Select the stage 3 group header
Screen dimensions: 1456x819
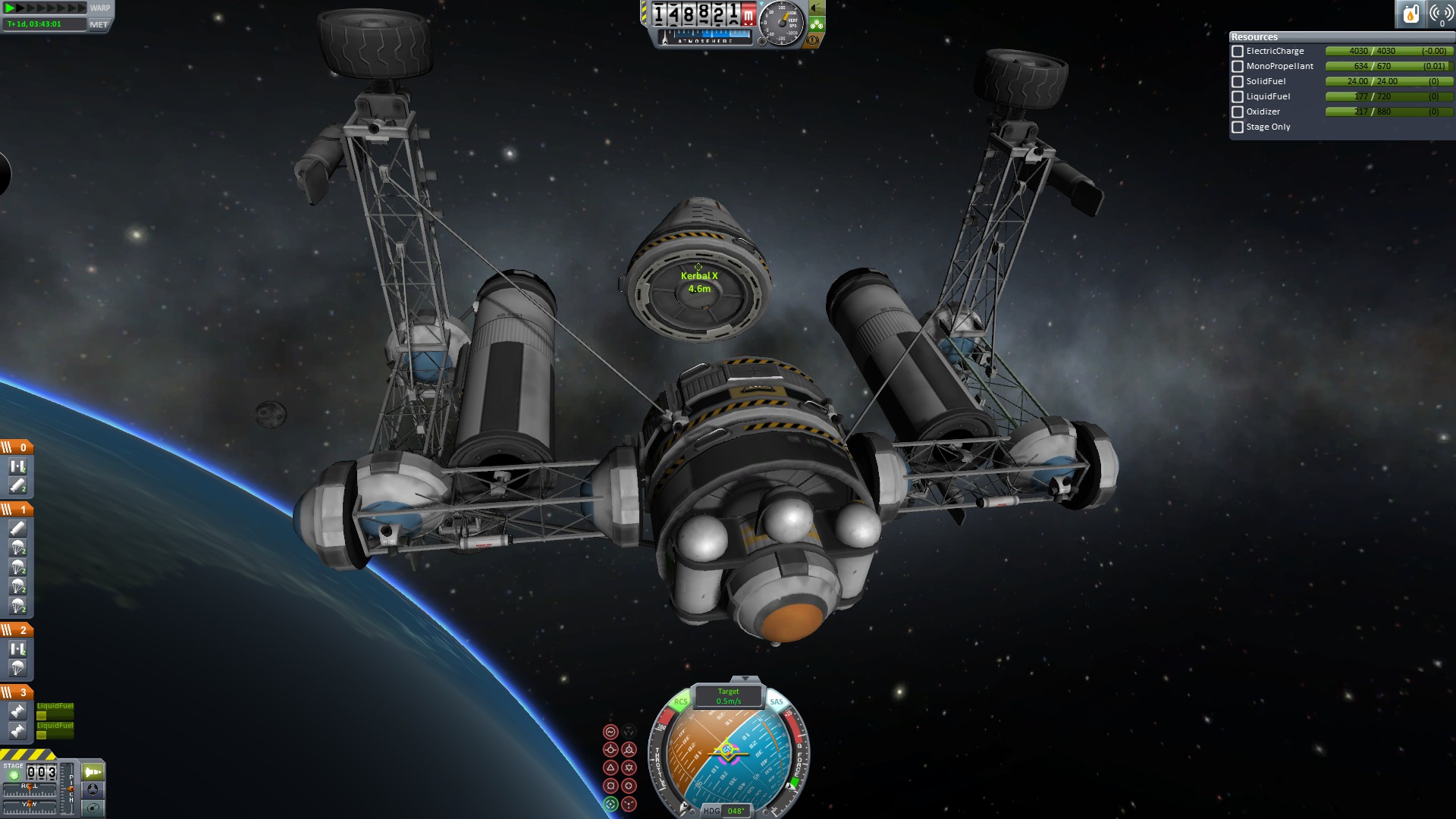coord(17,692)
